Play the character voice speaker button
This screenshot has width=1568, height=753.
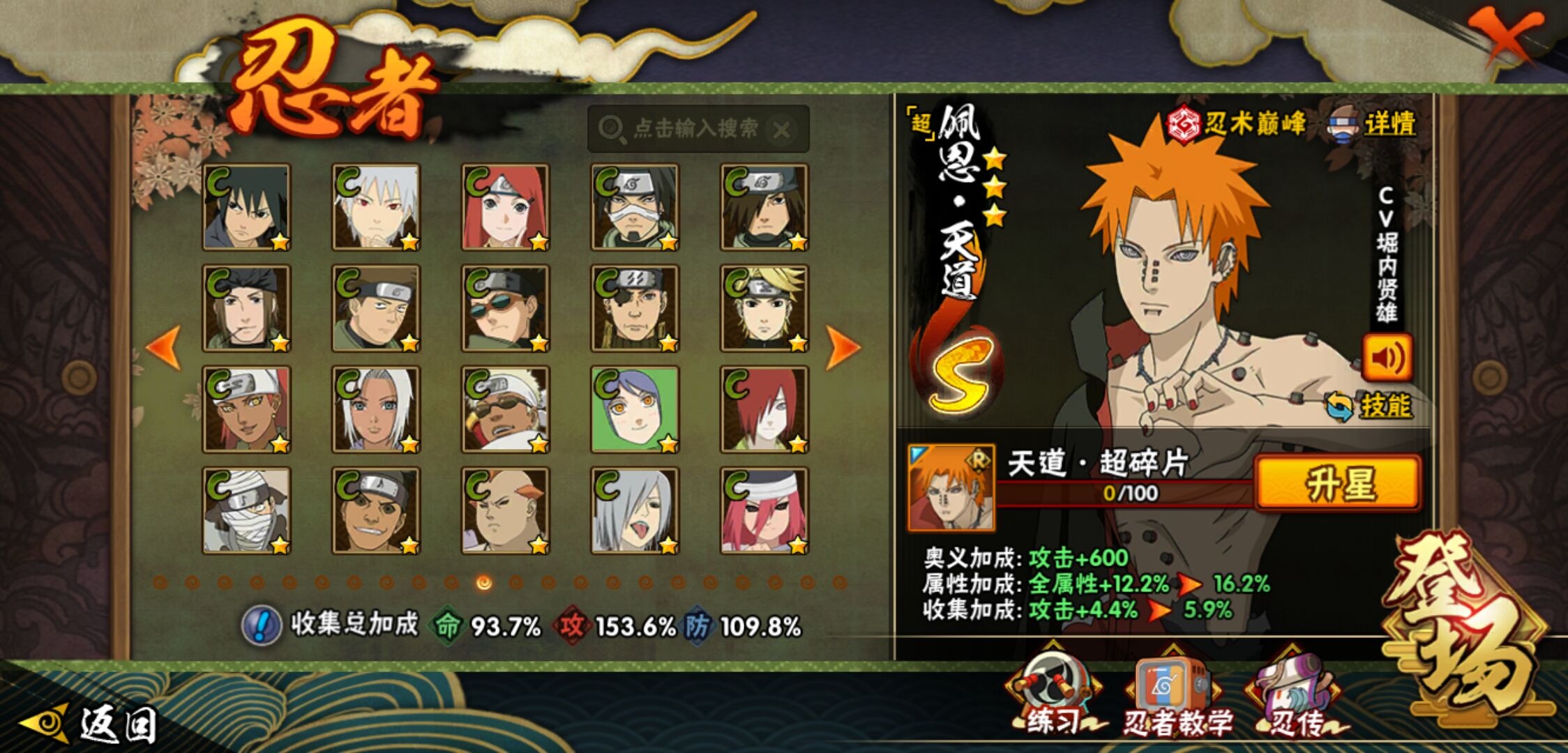pos(1387,358)
